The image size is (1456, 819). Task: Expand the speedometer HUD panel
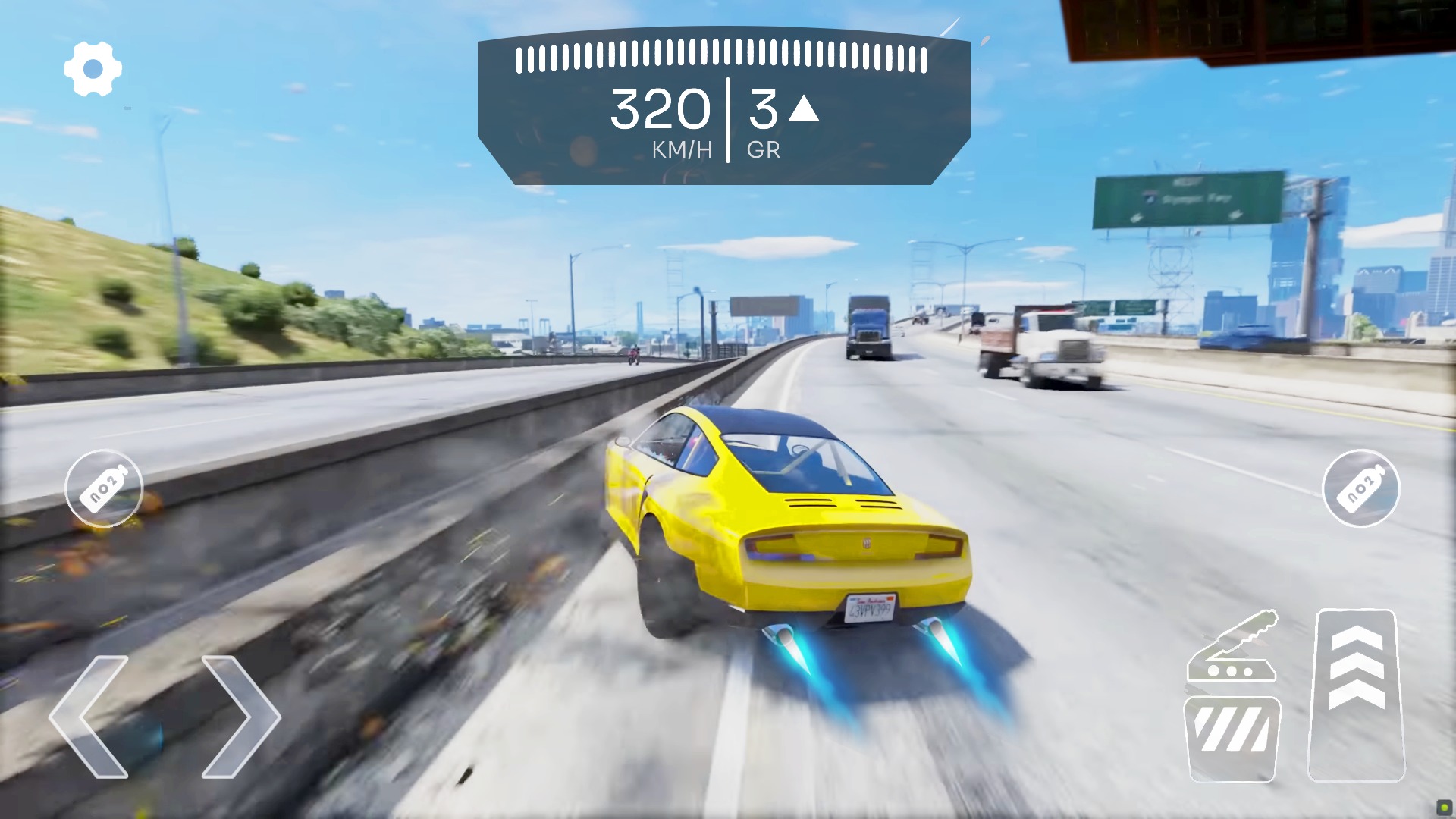click(x=720, y=106)
